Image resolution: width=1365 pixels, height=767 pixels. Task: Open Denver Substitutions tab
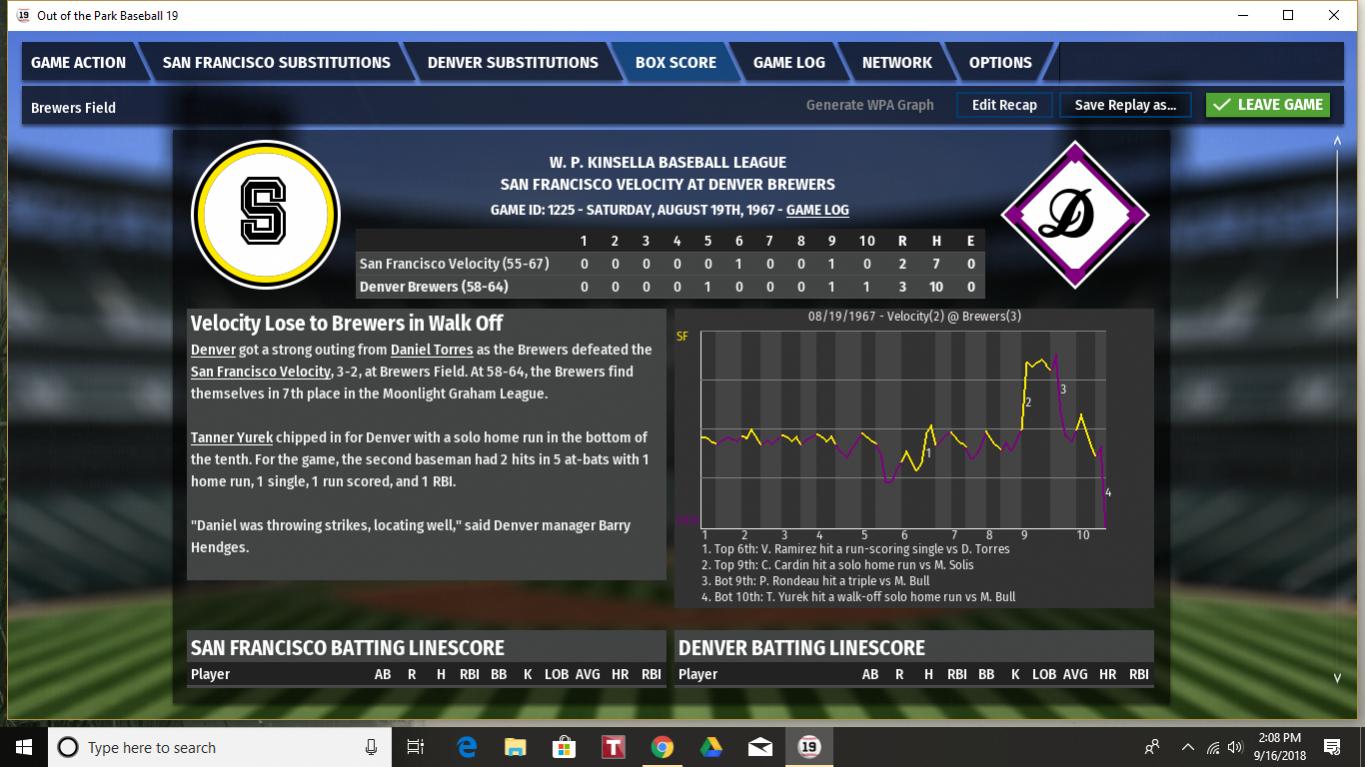[512, 62]
